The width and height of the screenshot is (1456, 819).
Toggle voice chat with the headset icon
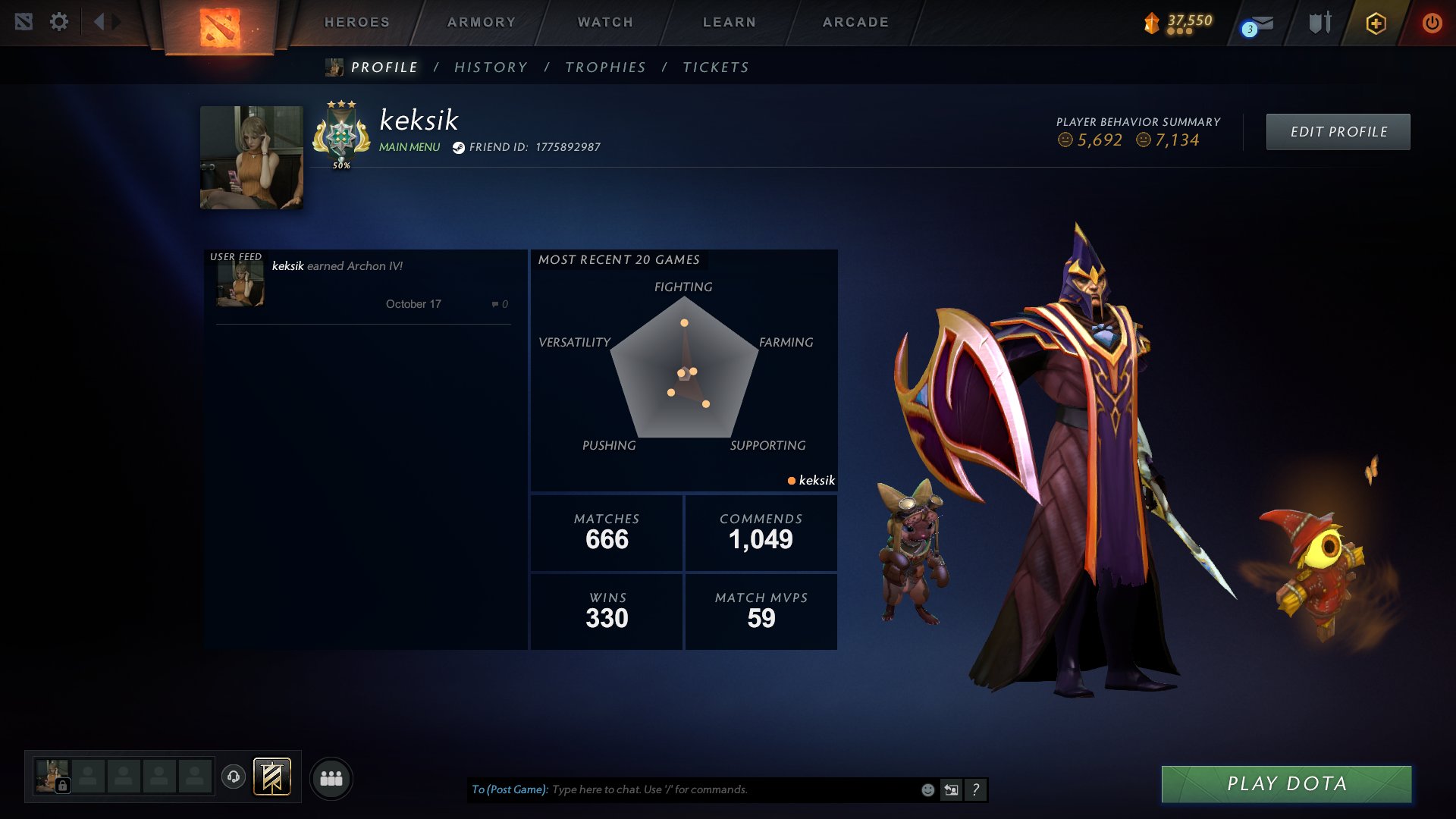tap(235, 777)
